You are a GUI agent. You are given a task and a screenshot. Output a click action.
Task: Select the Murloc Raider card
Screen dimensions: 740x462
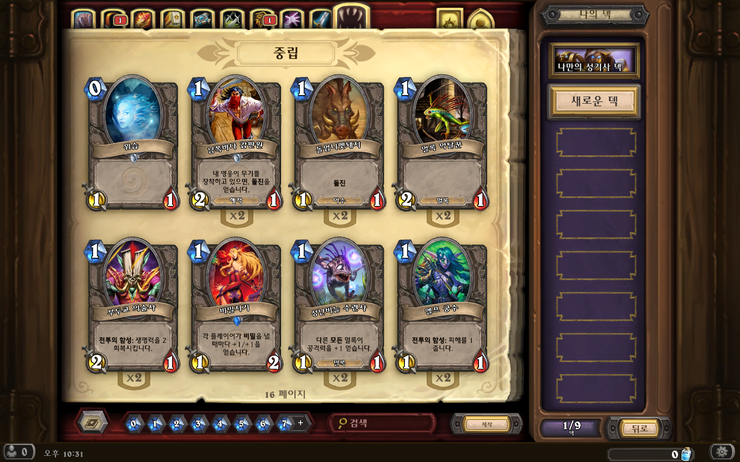442,144
